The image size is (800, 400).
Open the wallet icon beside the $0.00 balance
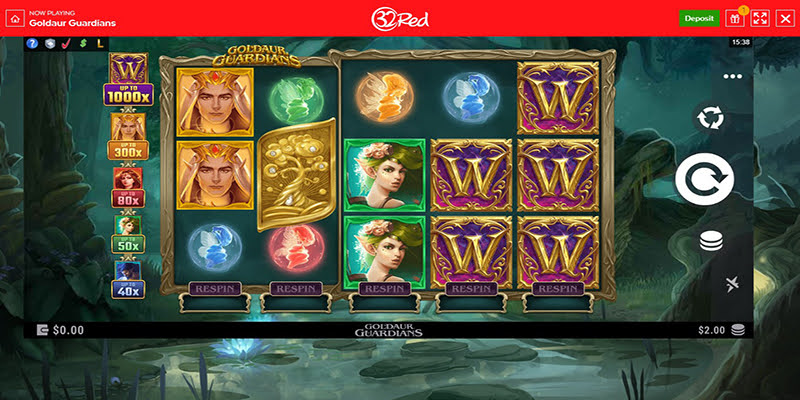[x=42, y=329]
